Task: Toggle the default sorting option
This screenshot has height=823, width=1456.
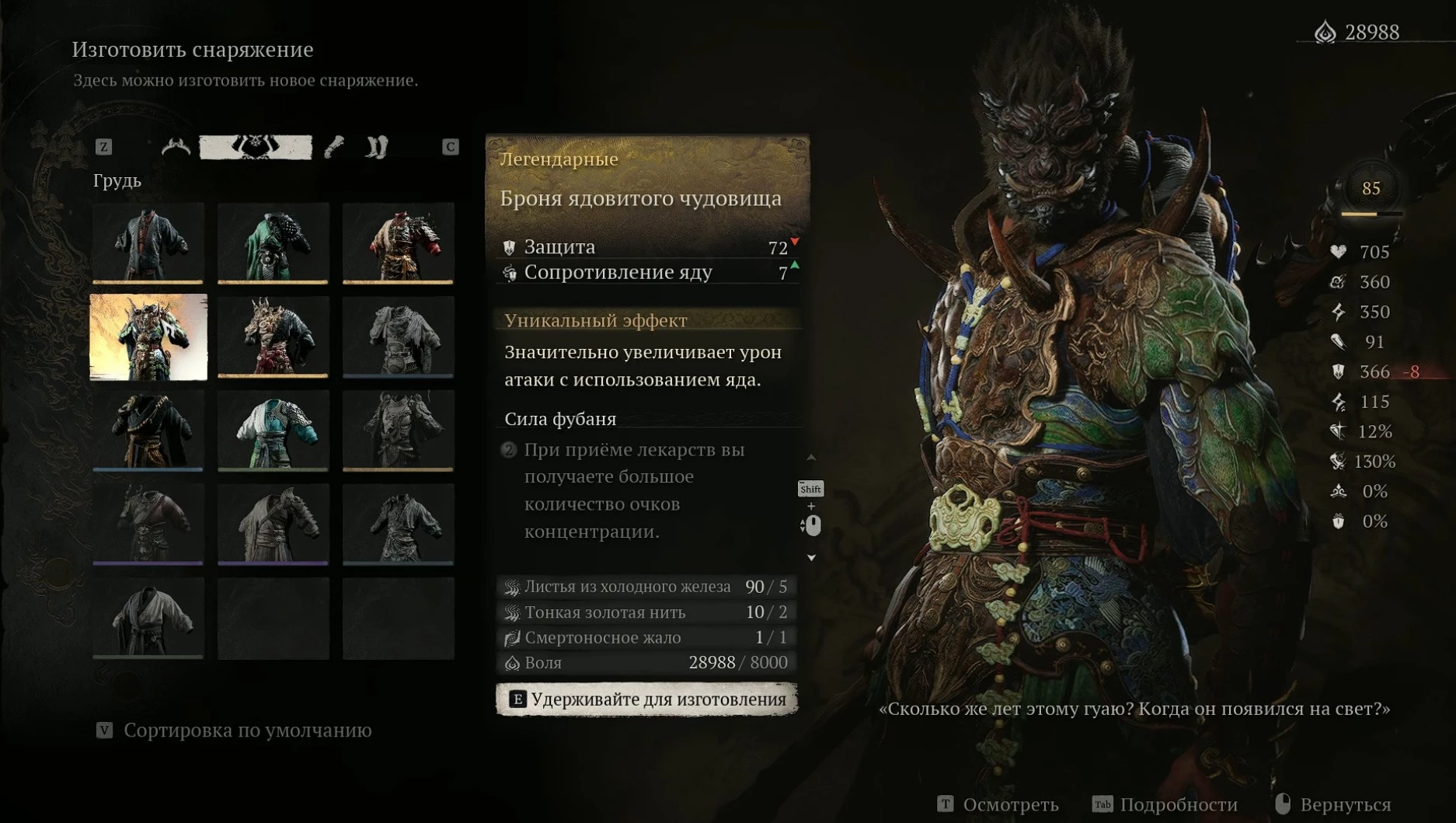Action: tap(235, 731)
